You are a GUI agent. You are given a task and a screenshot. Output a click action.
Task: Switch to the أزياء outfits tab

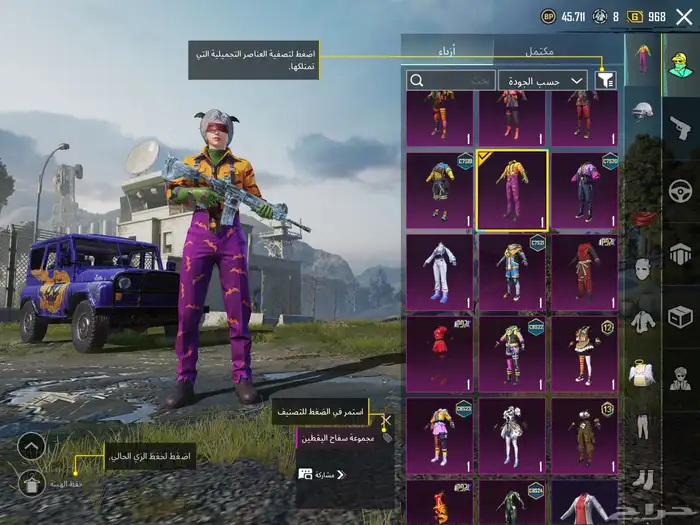[447, 49]
